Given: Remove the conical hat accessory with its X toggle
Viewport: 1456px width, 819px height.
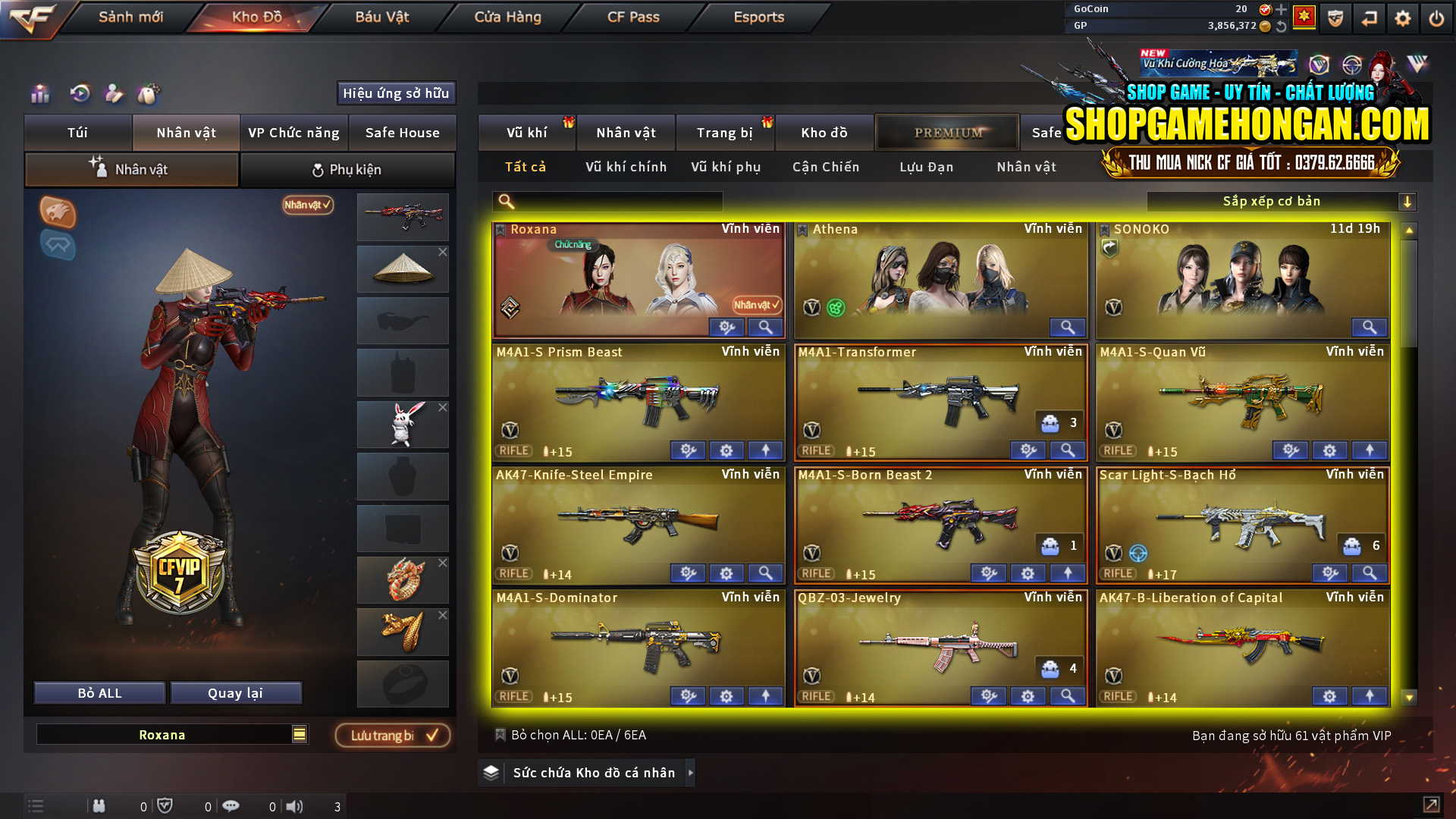Looking at the screenshot, I should tap(444, 252).
